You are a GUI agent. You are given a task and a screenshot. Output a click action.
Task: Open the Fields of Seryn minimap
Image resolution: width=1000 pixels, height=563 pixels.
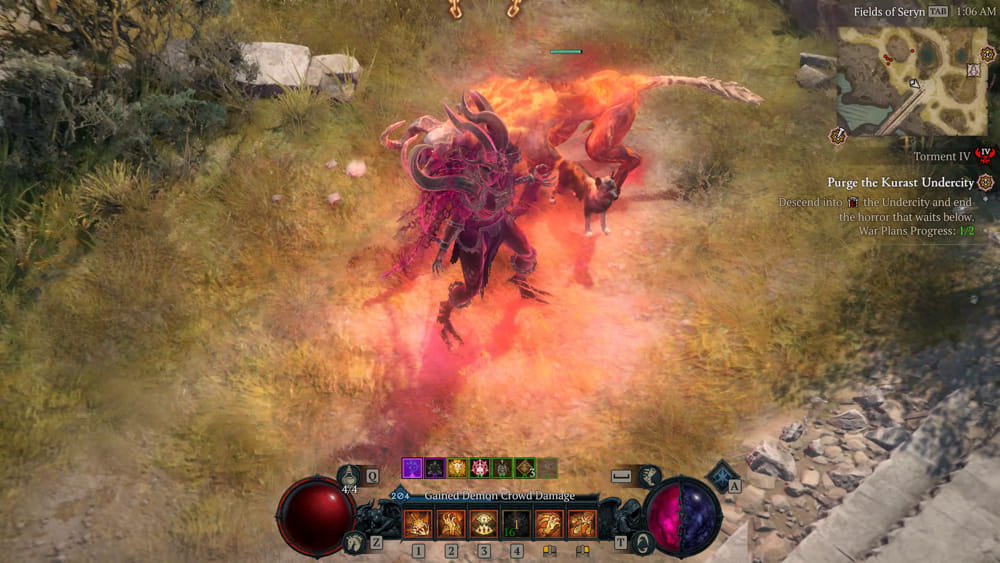tap(913, 80)
